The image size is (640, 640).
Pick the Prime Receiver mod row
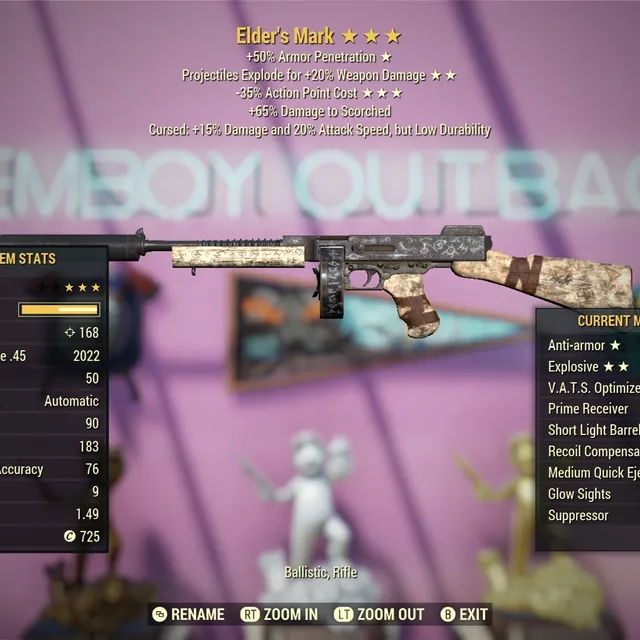pos(589,408)
